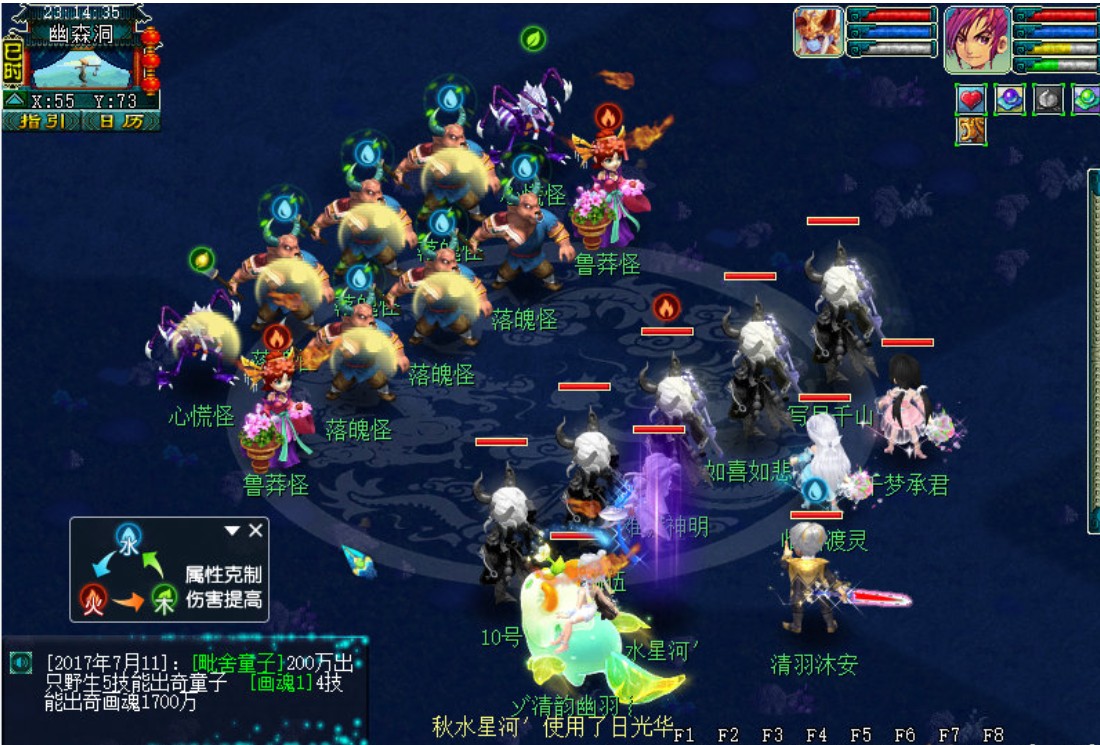Select the purple orb buff icon
Viewport: 1100px width, 745px height.
click(1009, 99)
